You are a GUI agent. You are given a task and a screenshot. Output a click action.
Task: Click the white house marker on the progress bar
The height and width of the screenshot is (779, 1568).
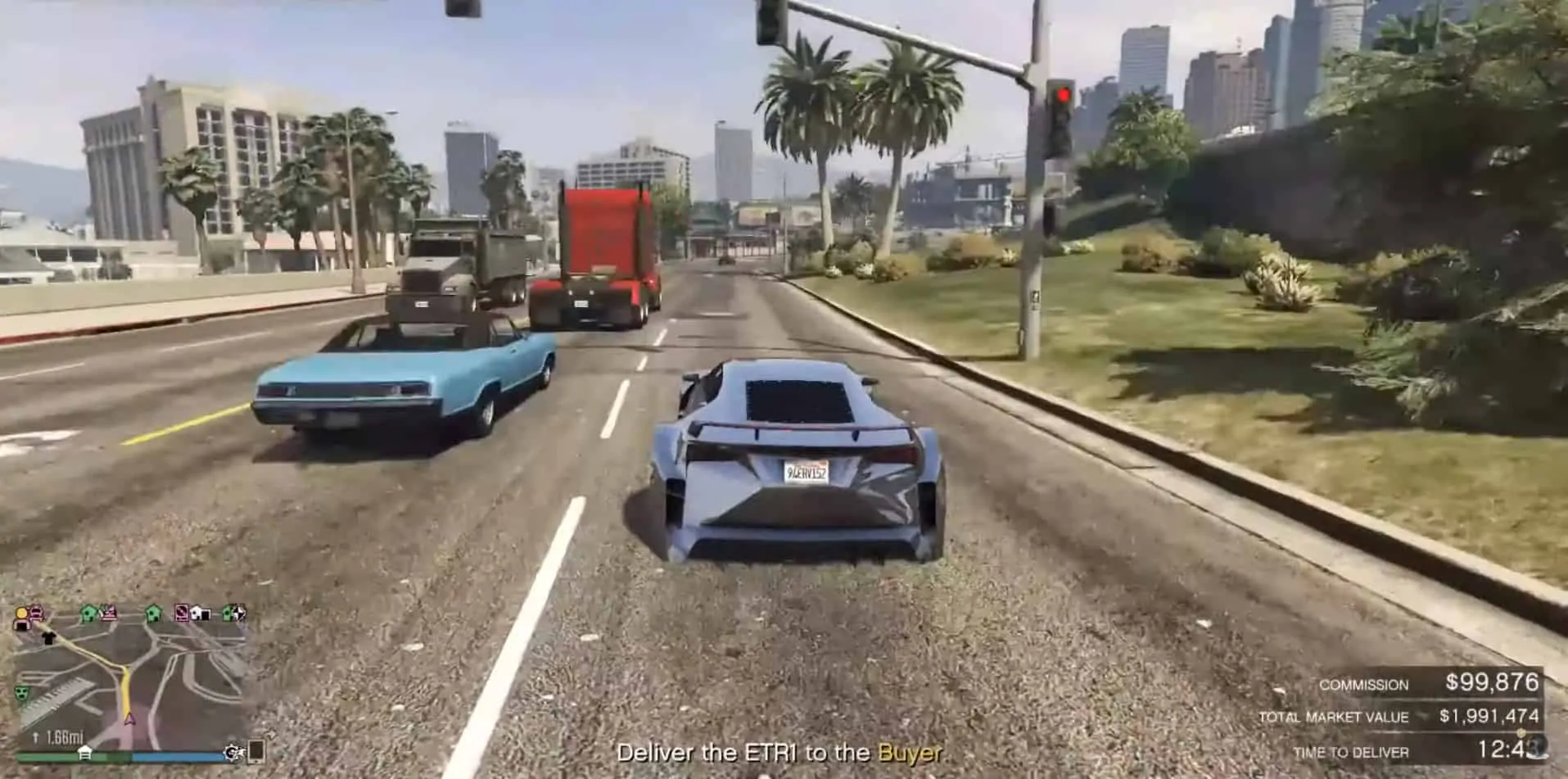tap(85, 753)
